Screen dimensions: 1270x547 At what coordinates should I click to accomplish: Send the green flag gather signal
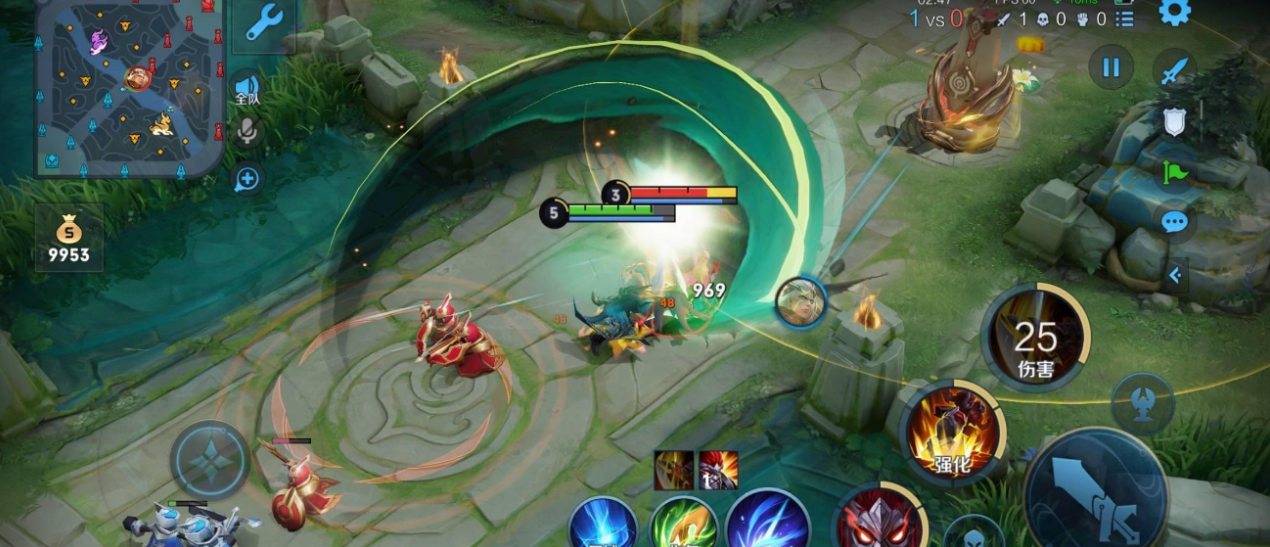pyautogui.click(x=1175, y=172)
